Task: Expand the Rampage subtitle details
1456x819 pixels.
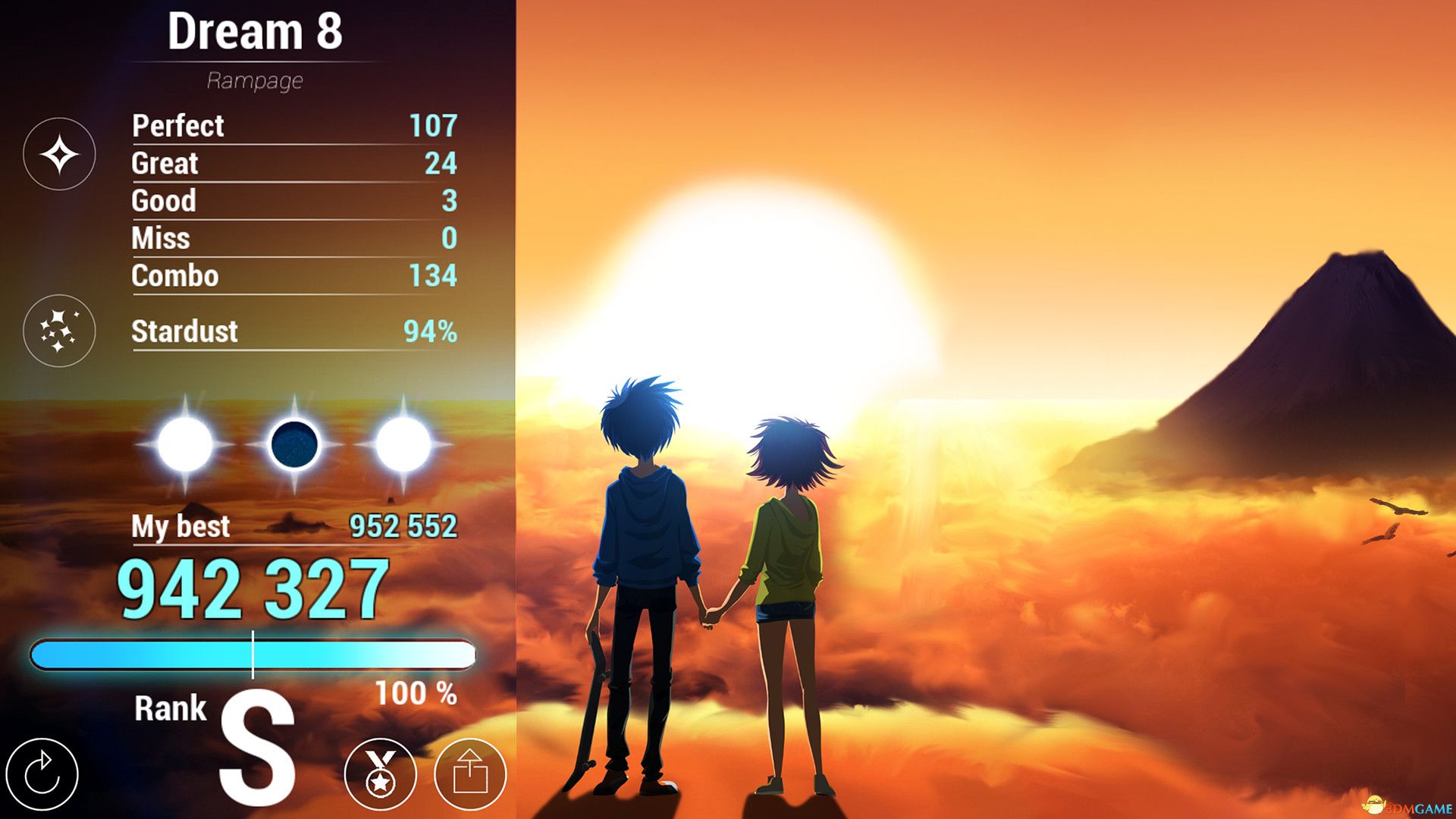Action: (x=256, y=79)
